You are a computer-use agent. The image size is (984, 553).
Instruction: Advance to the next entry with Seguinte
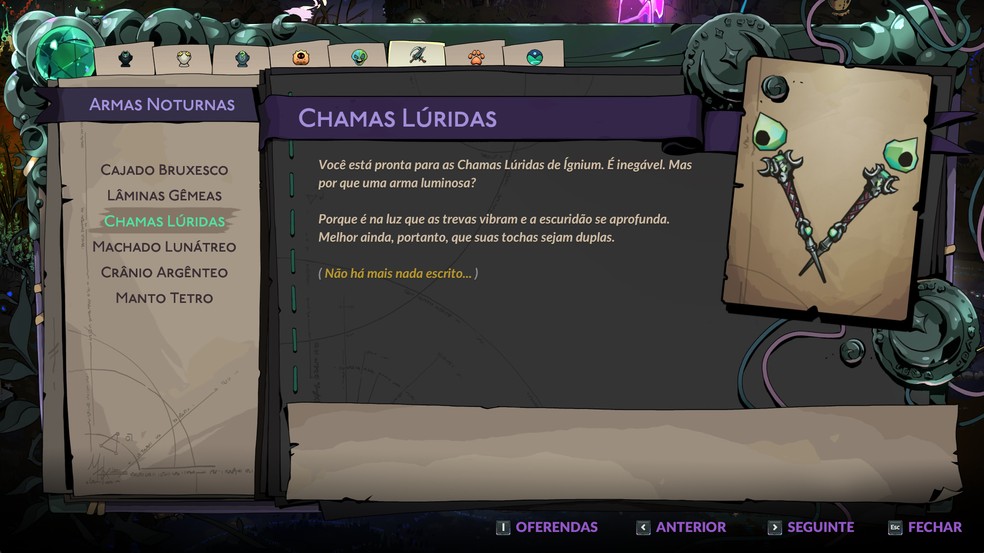coord(811,527)
